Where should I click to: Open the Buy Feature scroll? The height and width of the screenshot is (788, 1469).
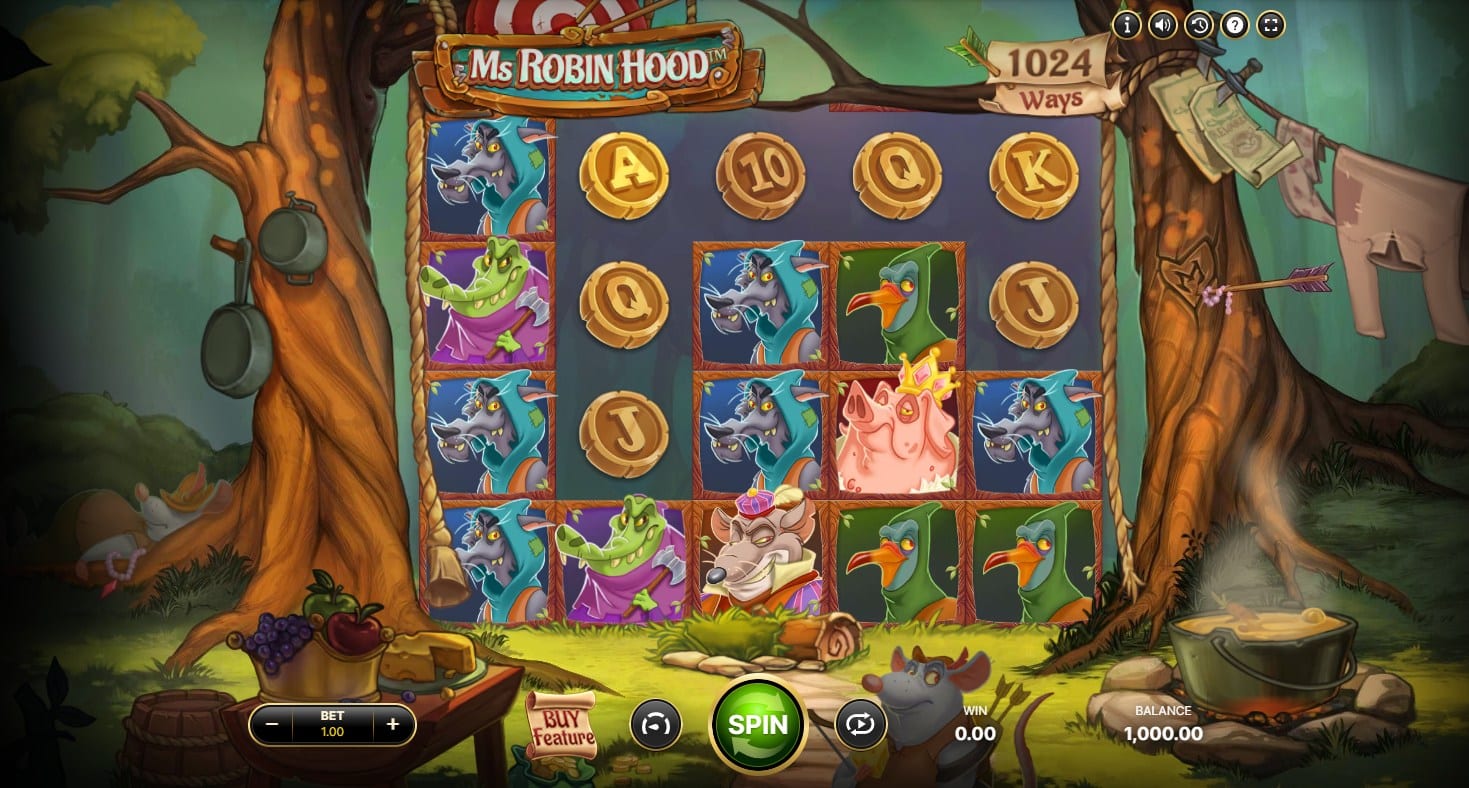tap(561, 724)
